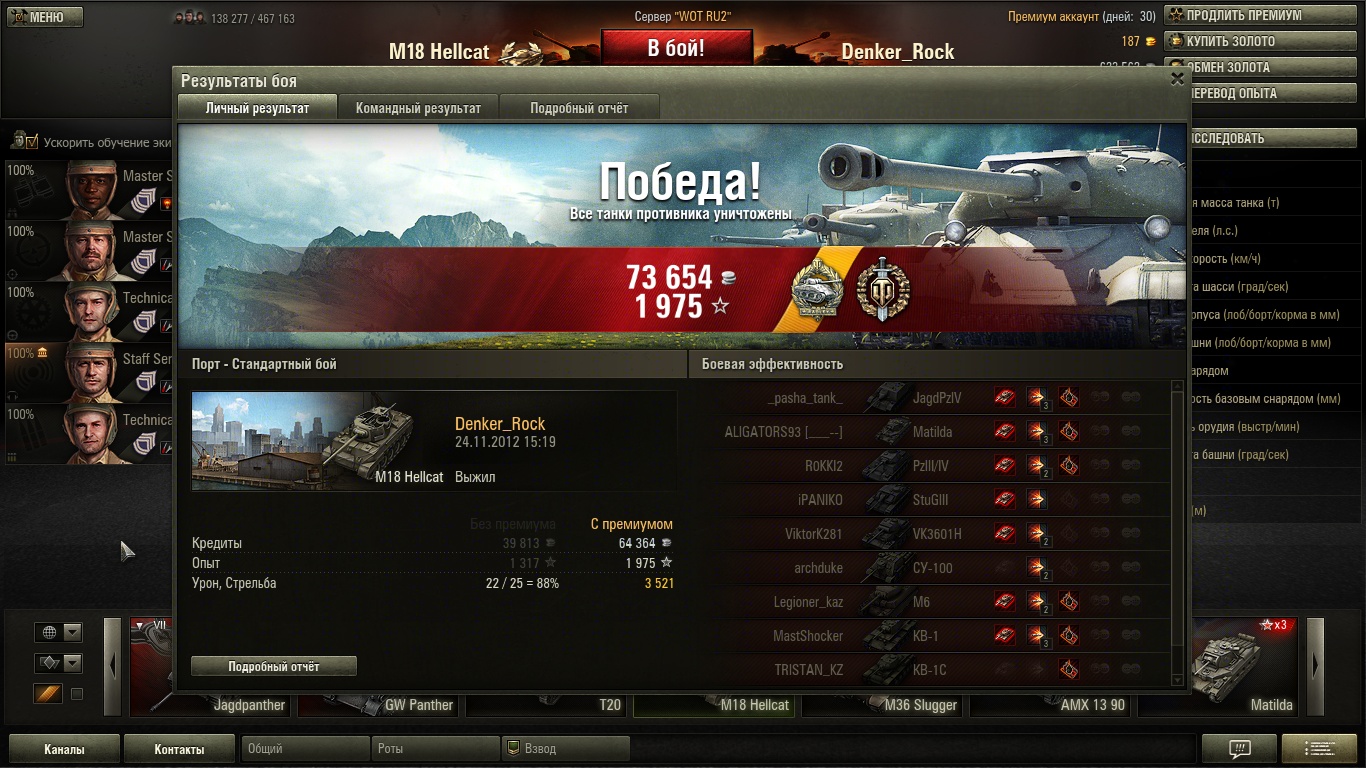Click the Подробный отчёт button below stats

click(x=273, y=666)
